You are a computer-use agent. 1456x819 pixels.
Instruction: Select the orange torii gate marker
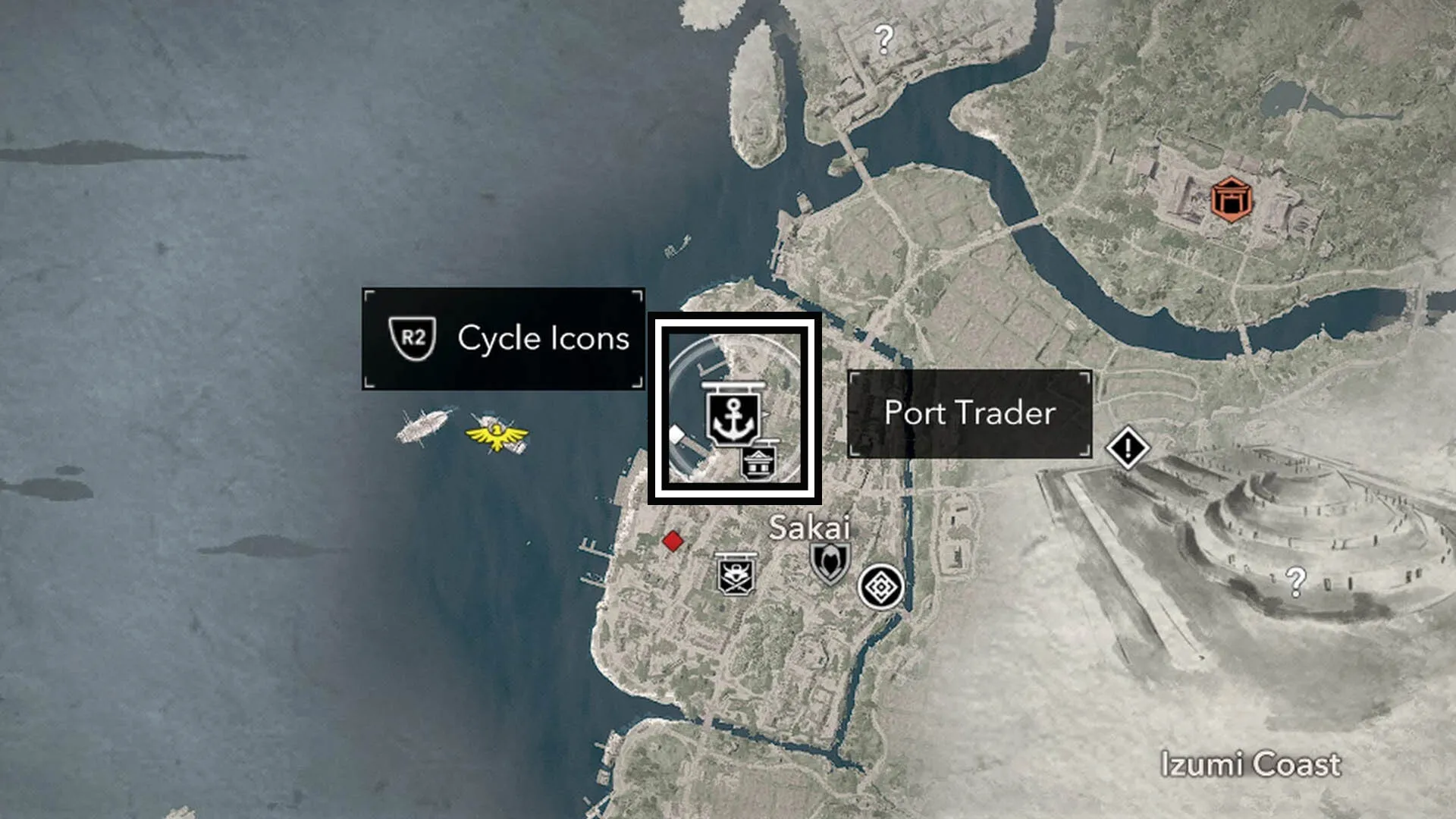click(1231, 199)
